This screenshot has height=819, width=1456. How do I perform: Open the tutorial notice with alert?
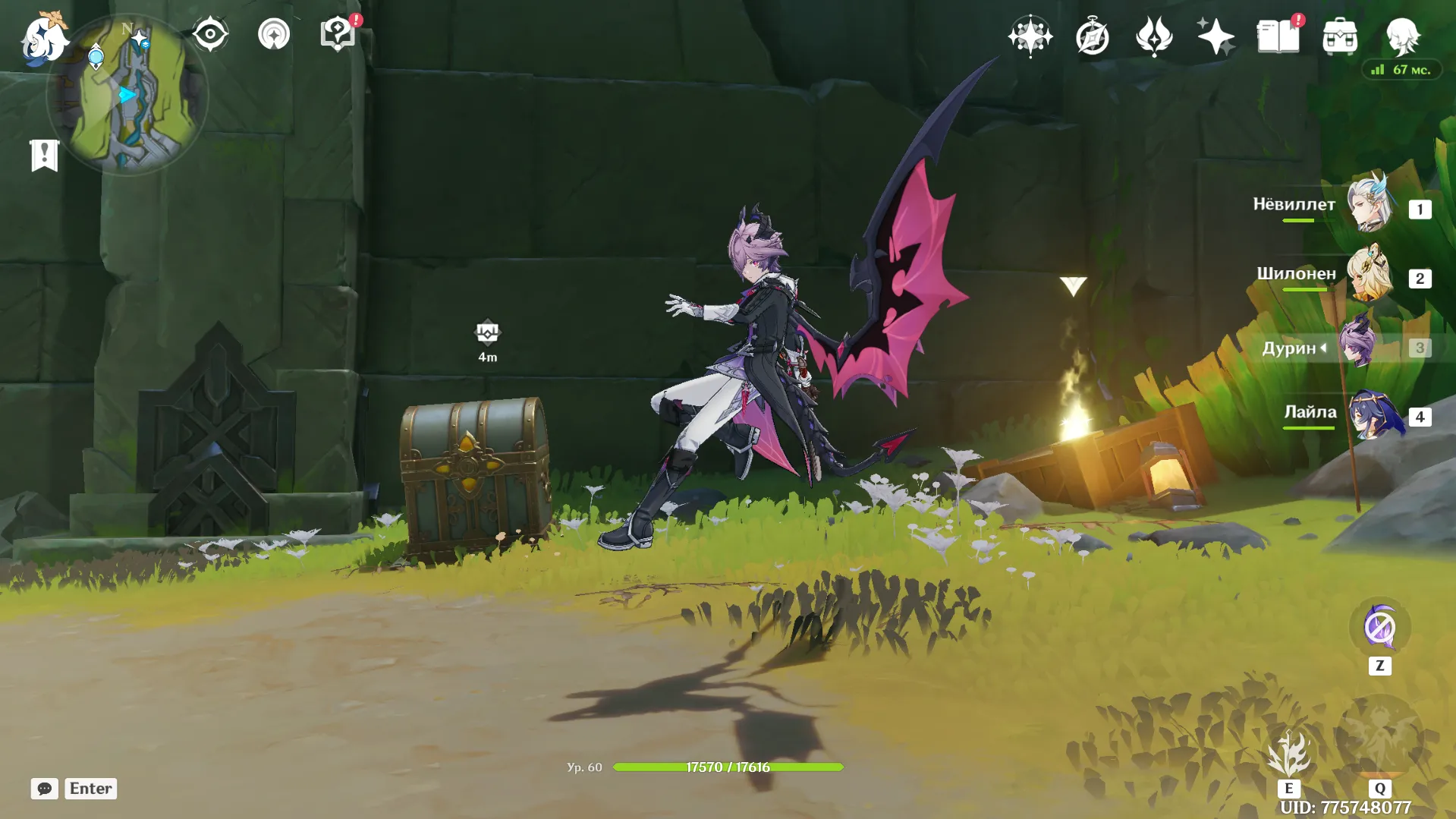(338, 35)
